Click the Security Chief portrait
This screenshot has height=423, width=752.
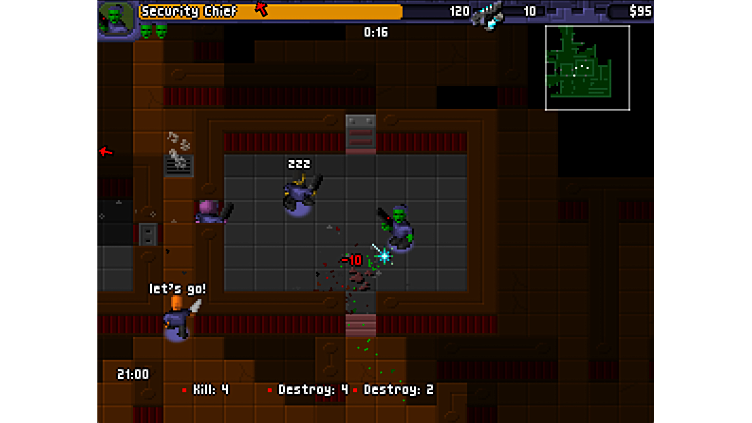(x=116, y=19)
